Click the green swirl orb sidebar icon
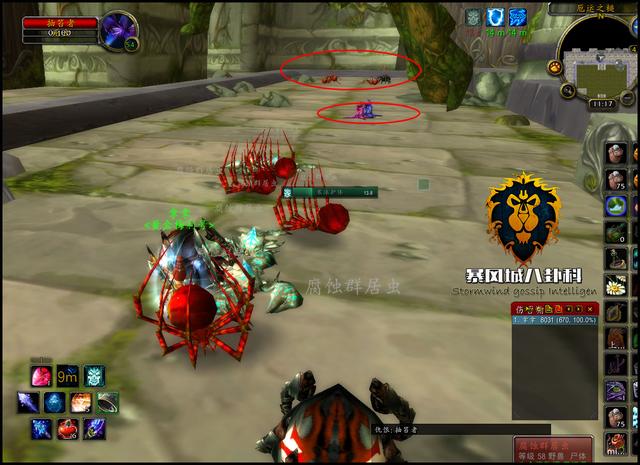Viewport: 640px width, 465px height. [x=616, y=207]
